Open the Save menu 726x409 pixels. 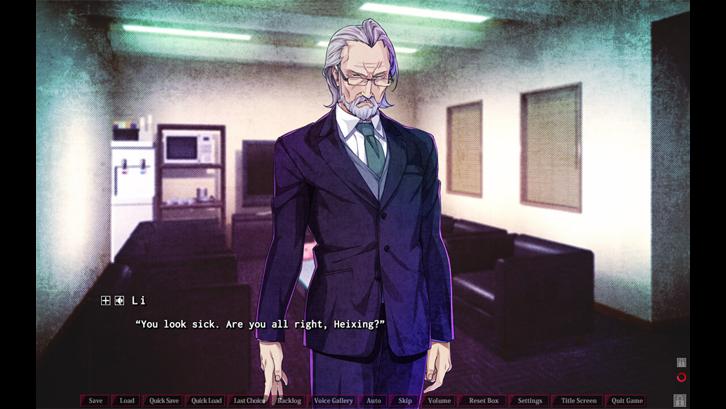pos(95,401)
